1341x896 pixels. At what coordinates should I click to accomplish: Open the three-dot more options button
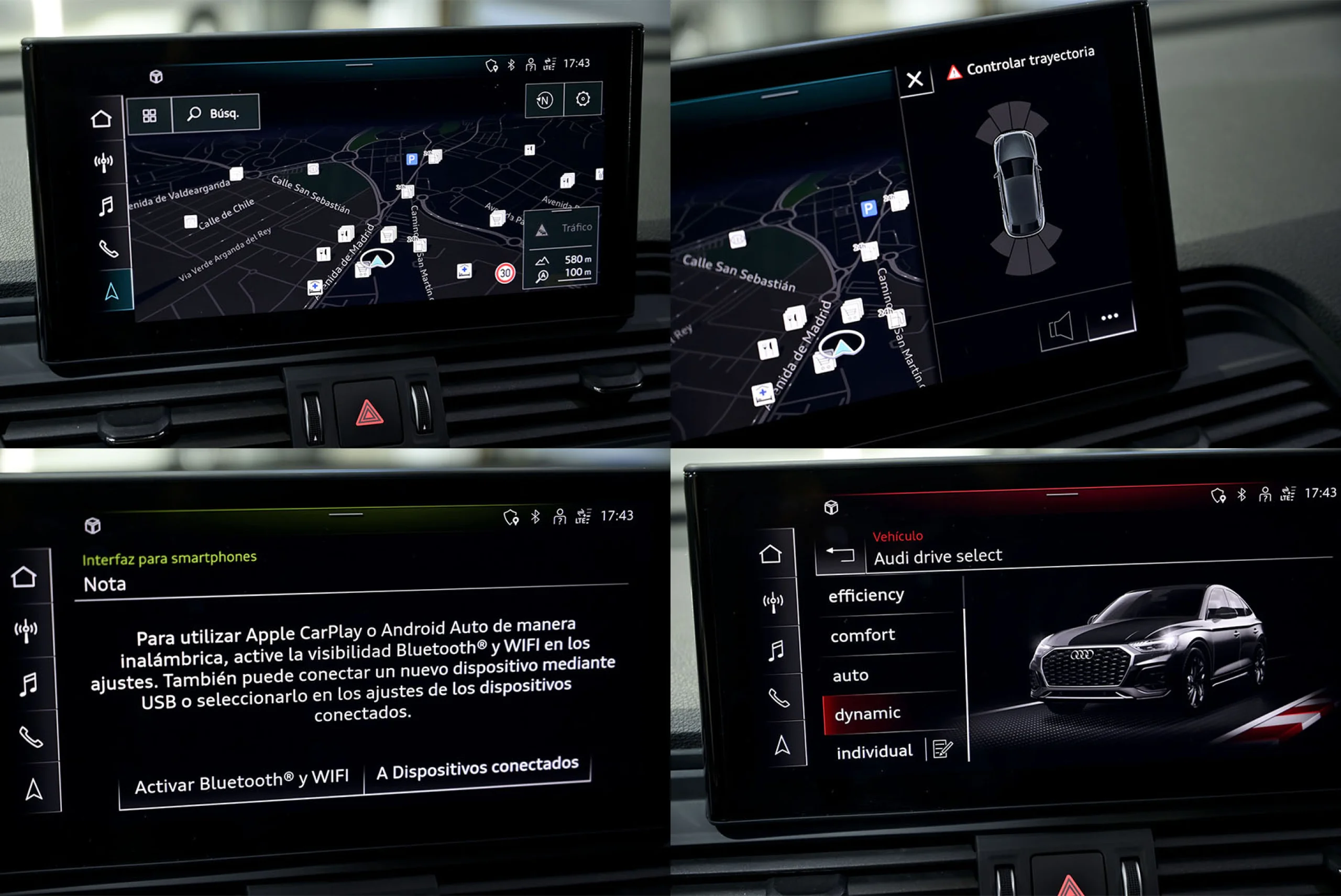tap(1109, 317)
